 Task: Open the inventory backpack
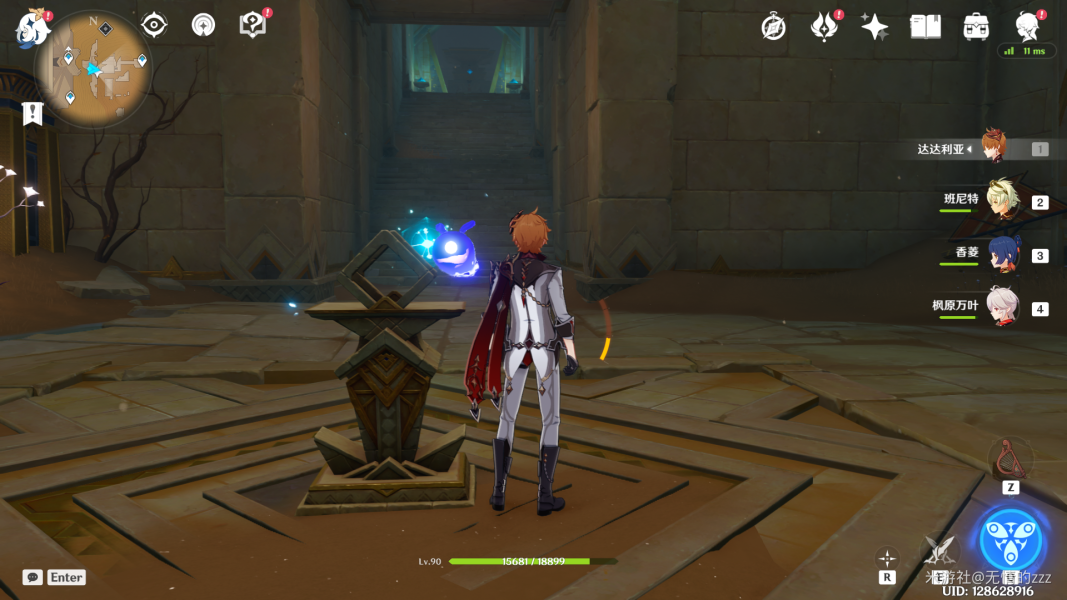[976, 27]
